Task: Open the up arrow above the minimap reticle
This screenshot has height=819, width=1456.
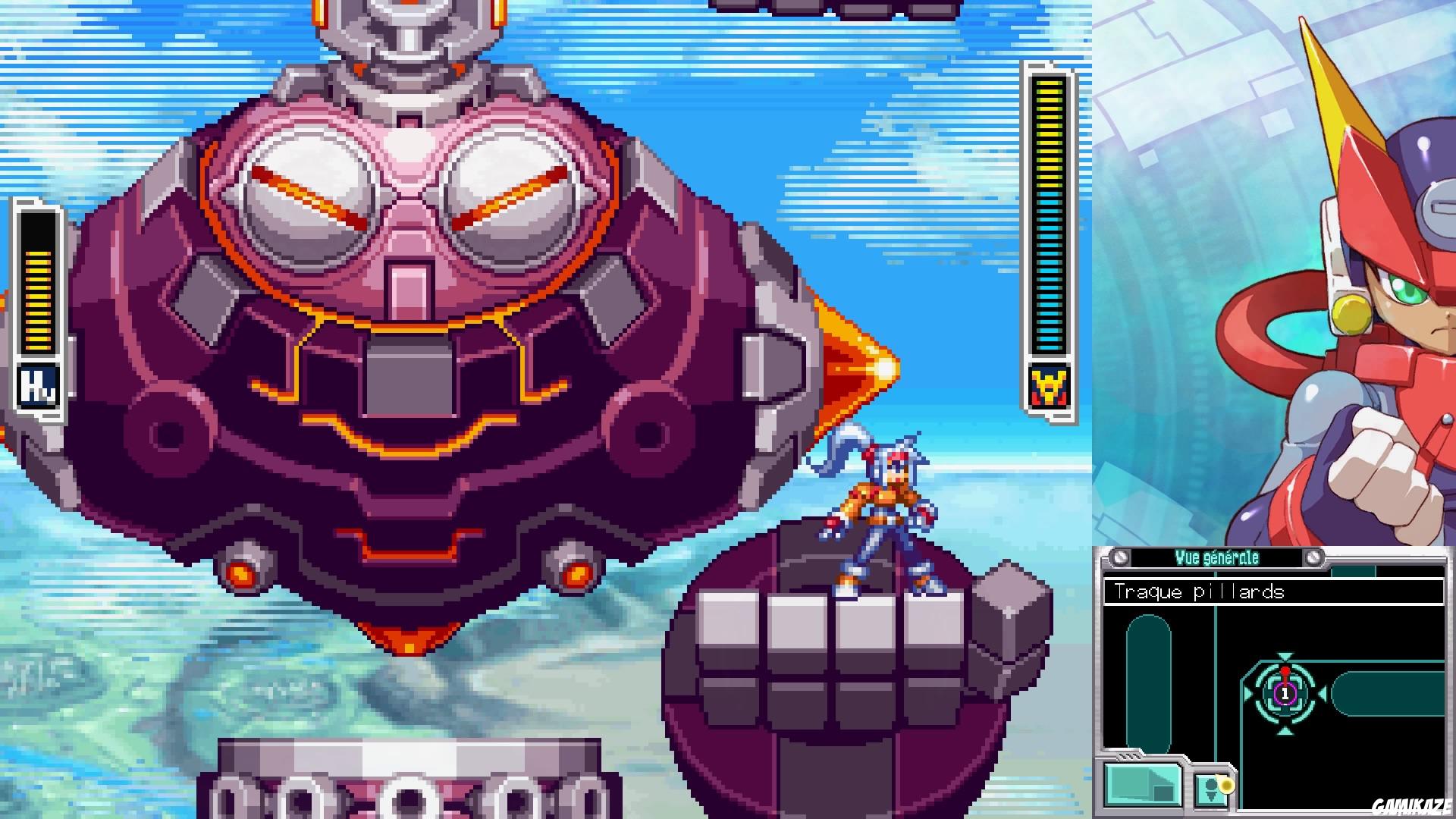Action: (x=1285, y=655)
